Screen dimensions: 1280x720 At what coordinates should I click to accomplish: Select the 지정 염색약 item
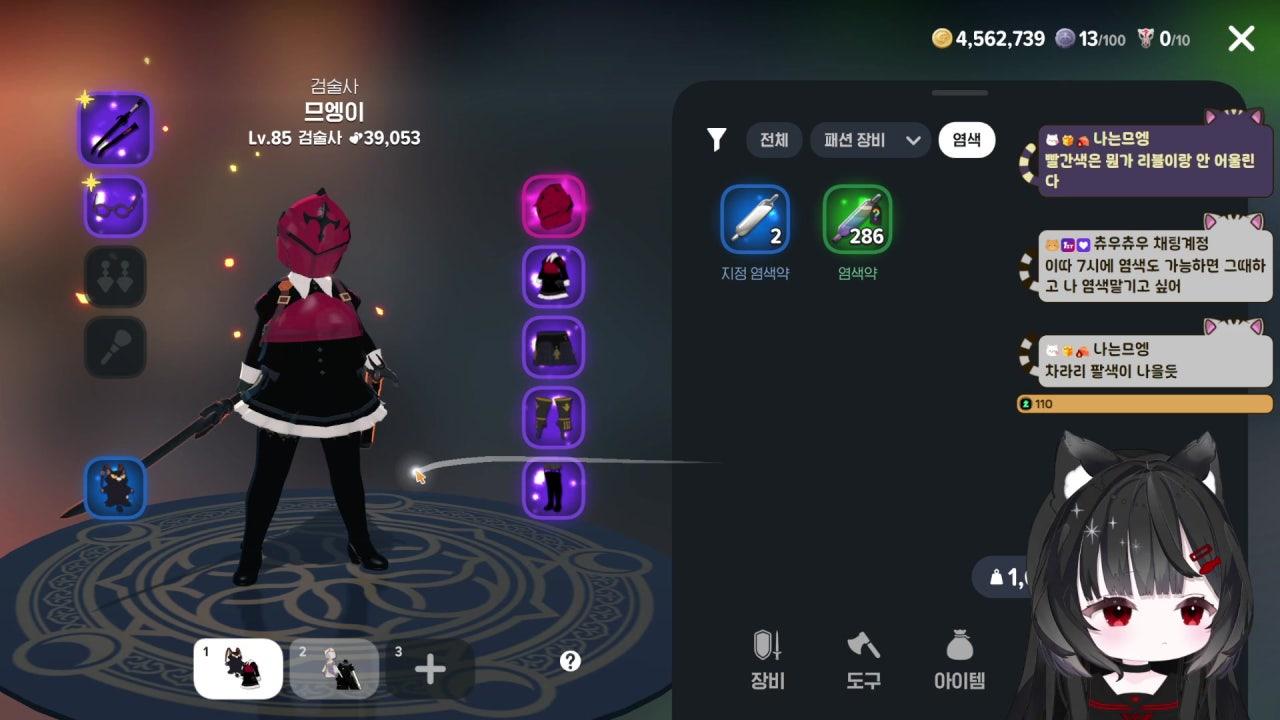click(x=755, y=219)
